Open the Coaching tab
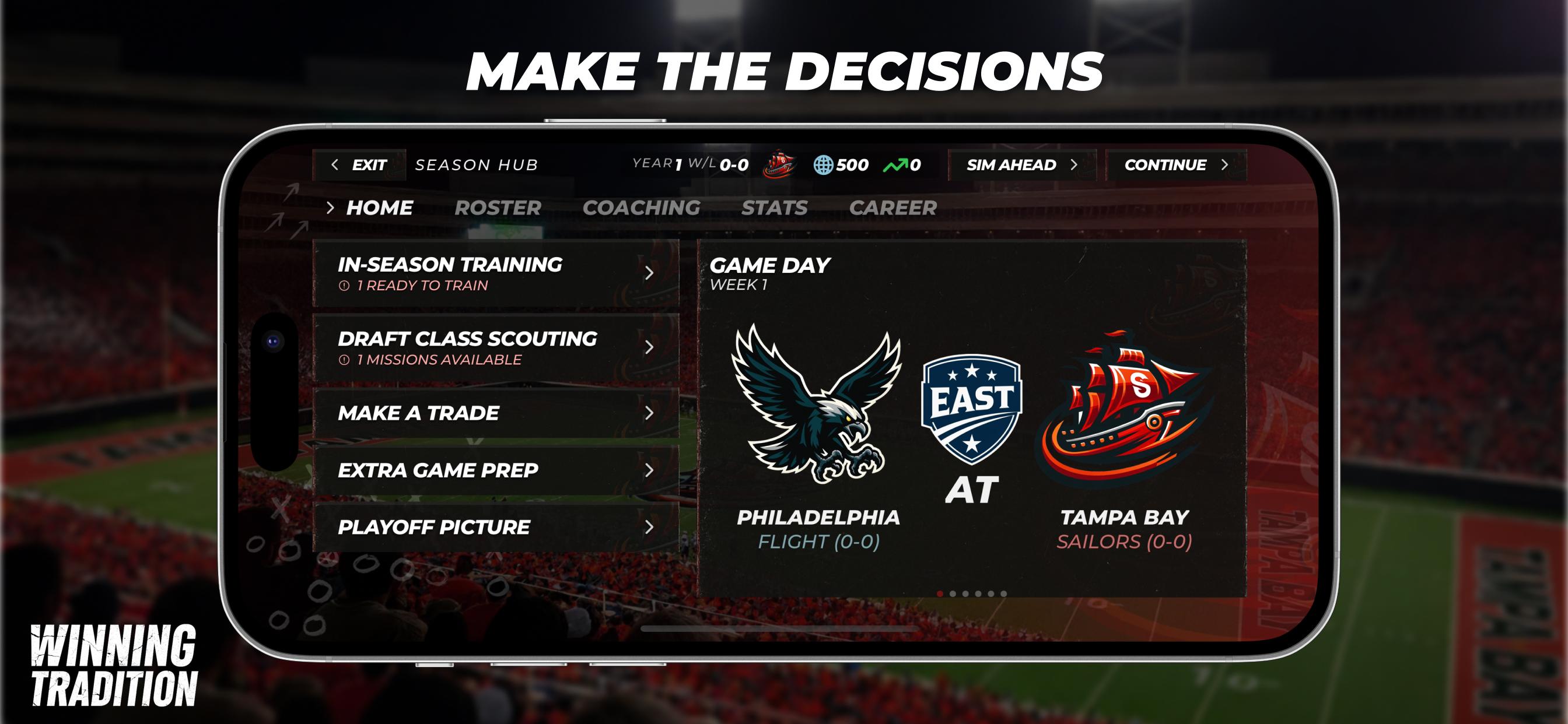 [x=642, y=208]
